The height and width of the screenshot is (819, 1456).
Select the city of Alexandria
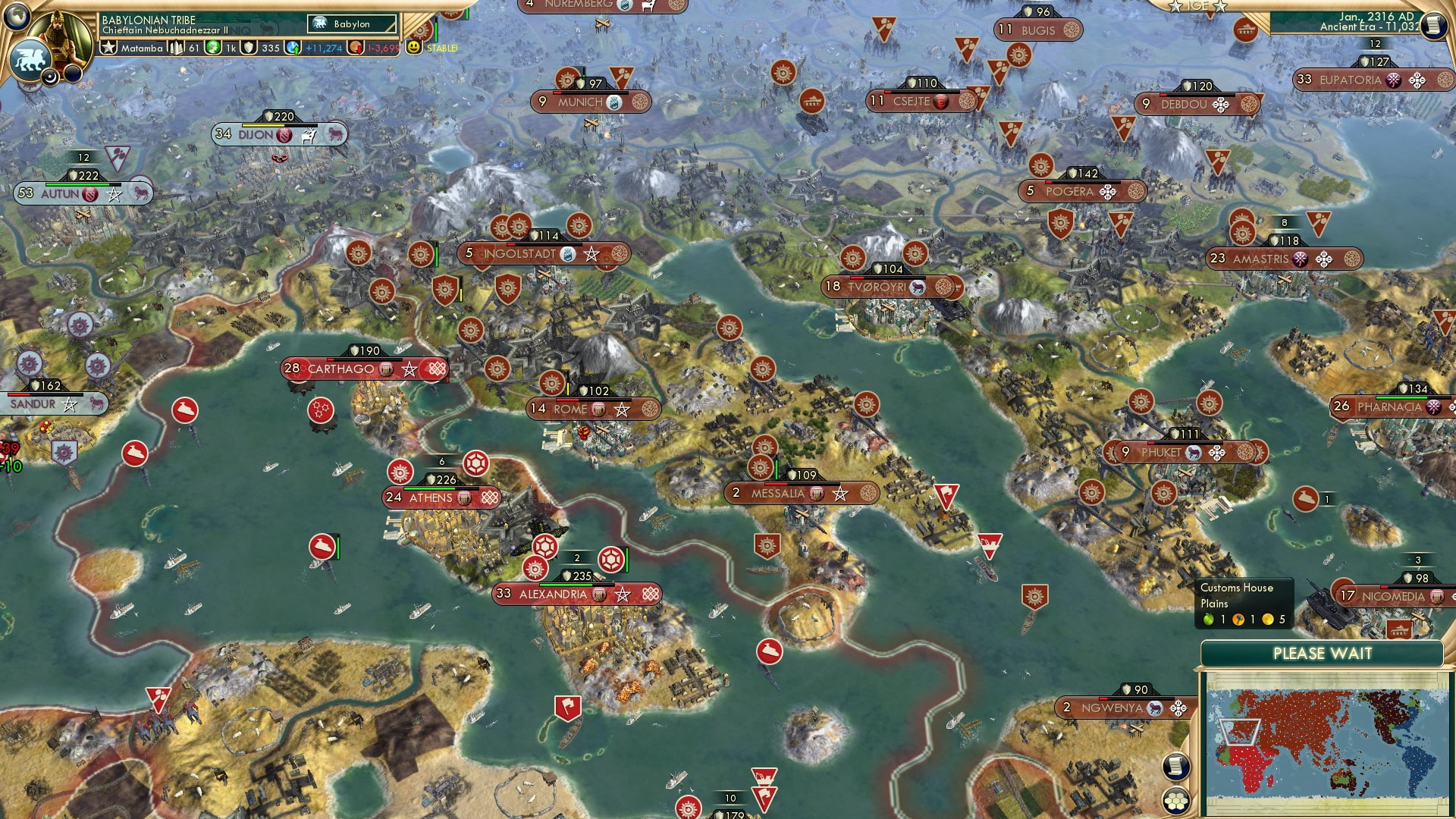pos(554,595)
